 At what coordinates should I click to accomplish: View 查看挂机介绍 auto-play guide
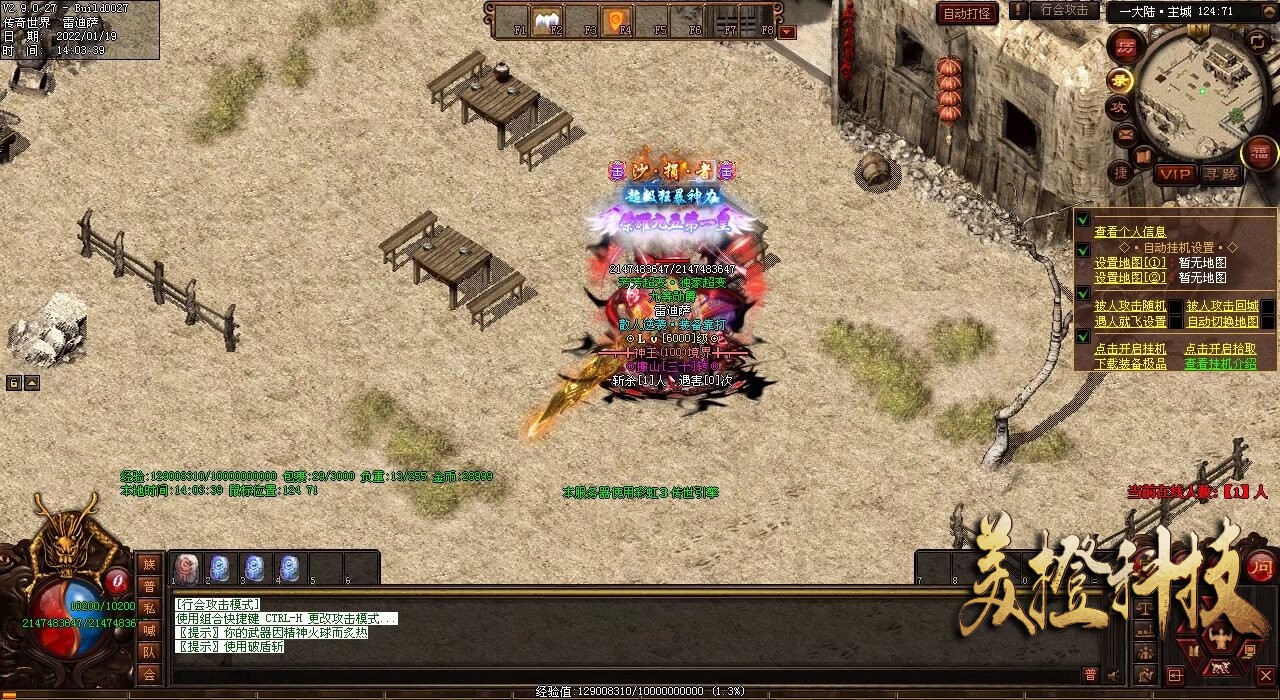[1220, 364]
